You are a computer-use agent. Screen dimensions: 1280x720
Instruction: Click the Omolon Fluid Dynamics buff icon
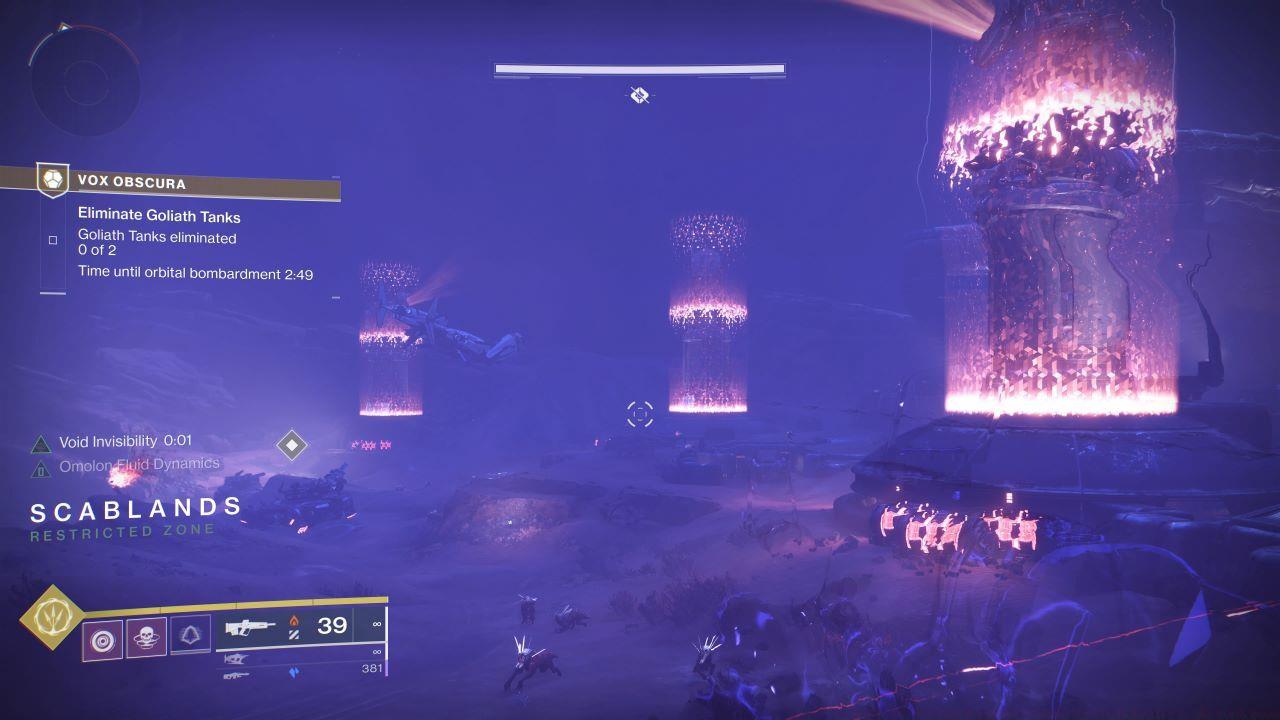click(x=41, y=468)
